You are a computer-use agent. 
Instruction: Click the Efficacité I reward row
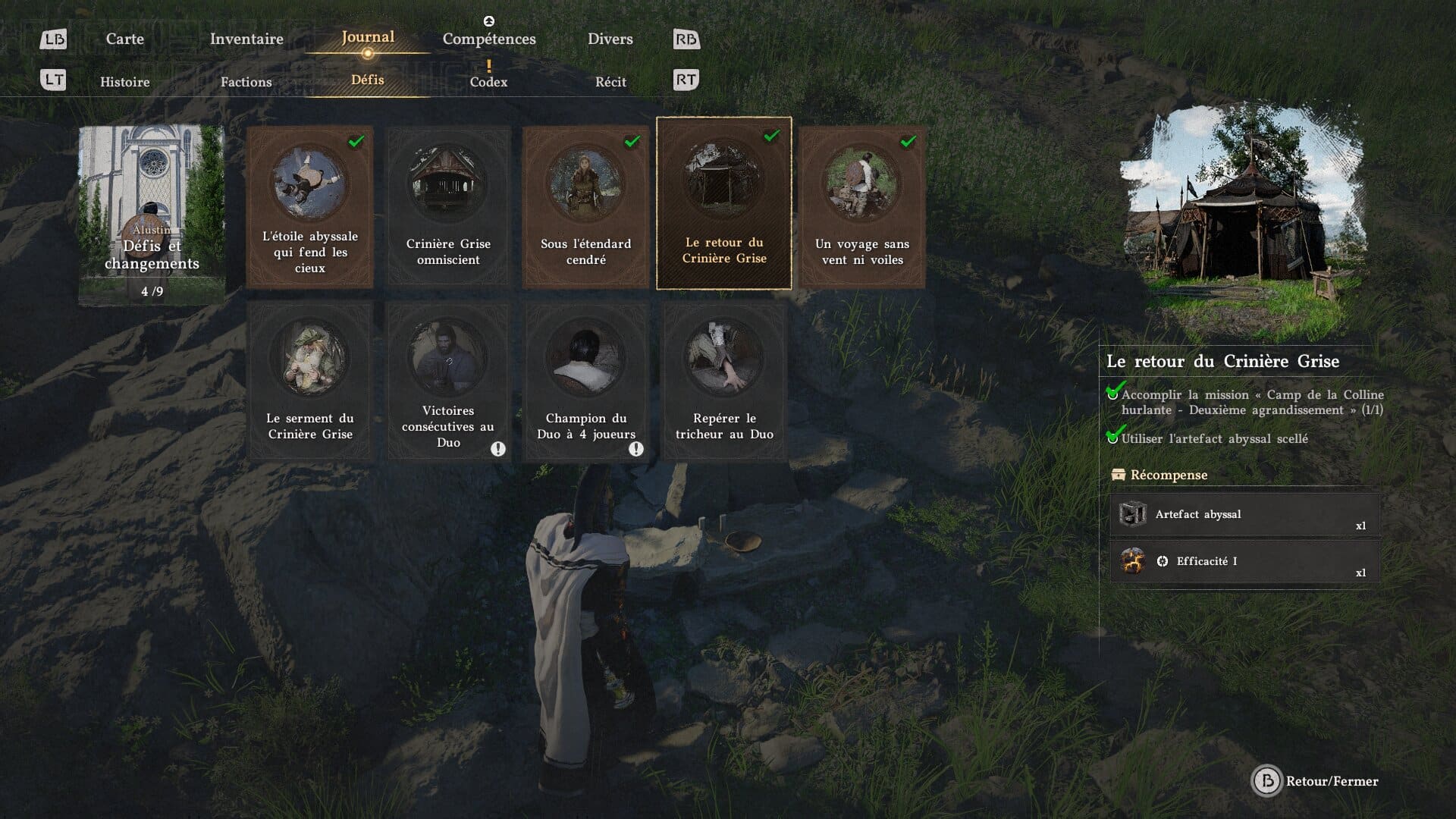[1244, 562]
